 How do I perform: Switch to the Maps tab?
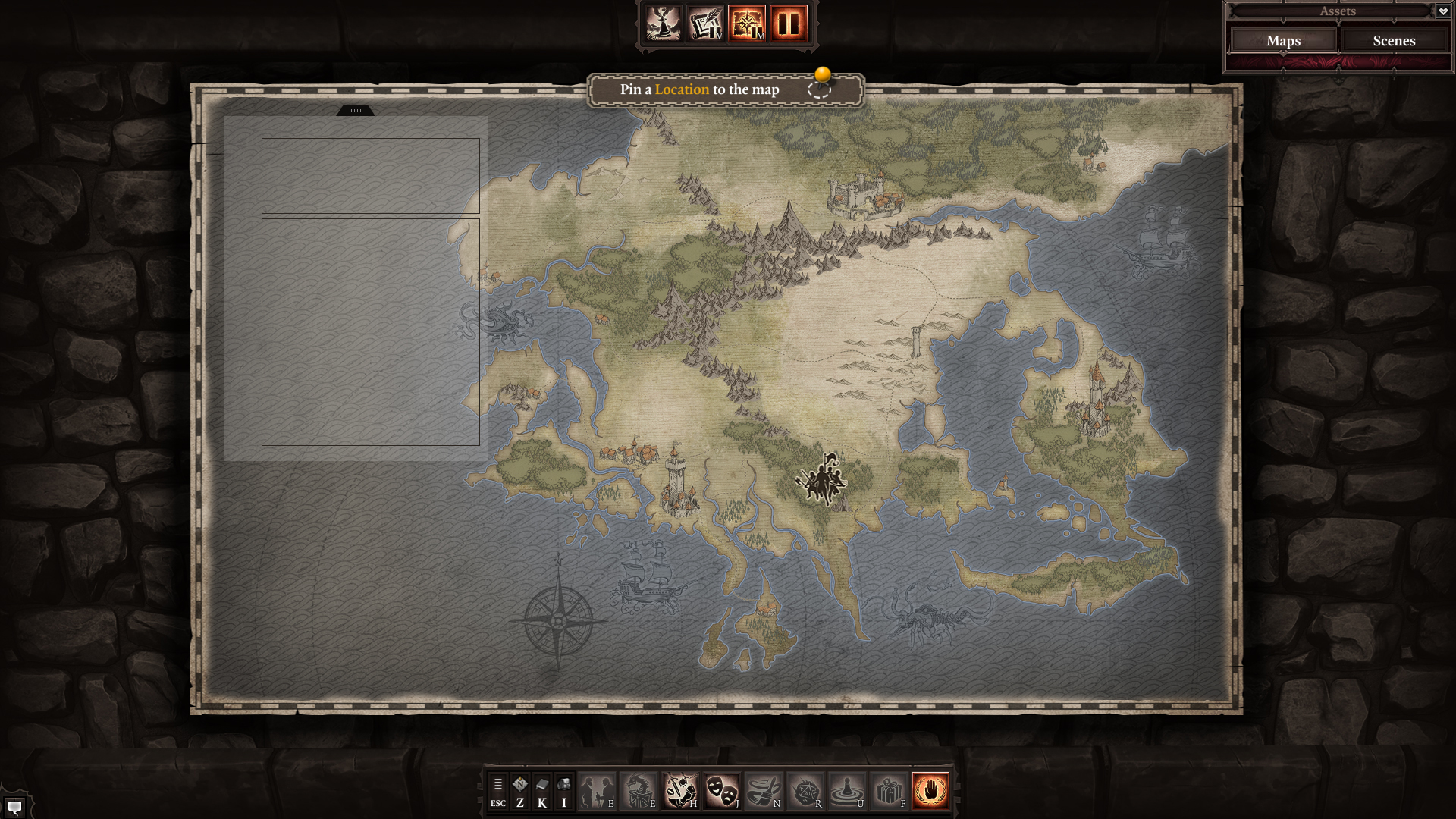[x=1283, y=41]
